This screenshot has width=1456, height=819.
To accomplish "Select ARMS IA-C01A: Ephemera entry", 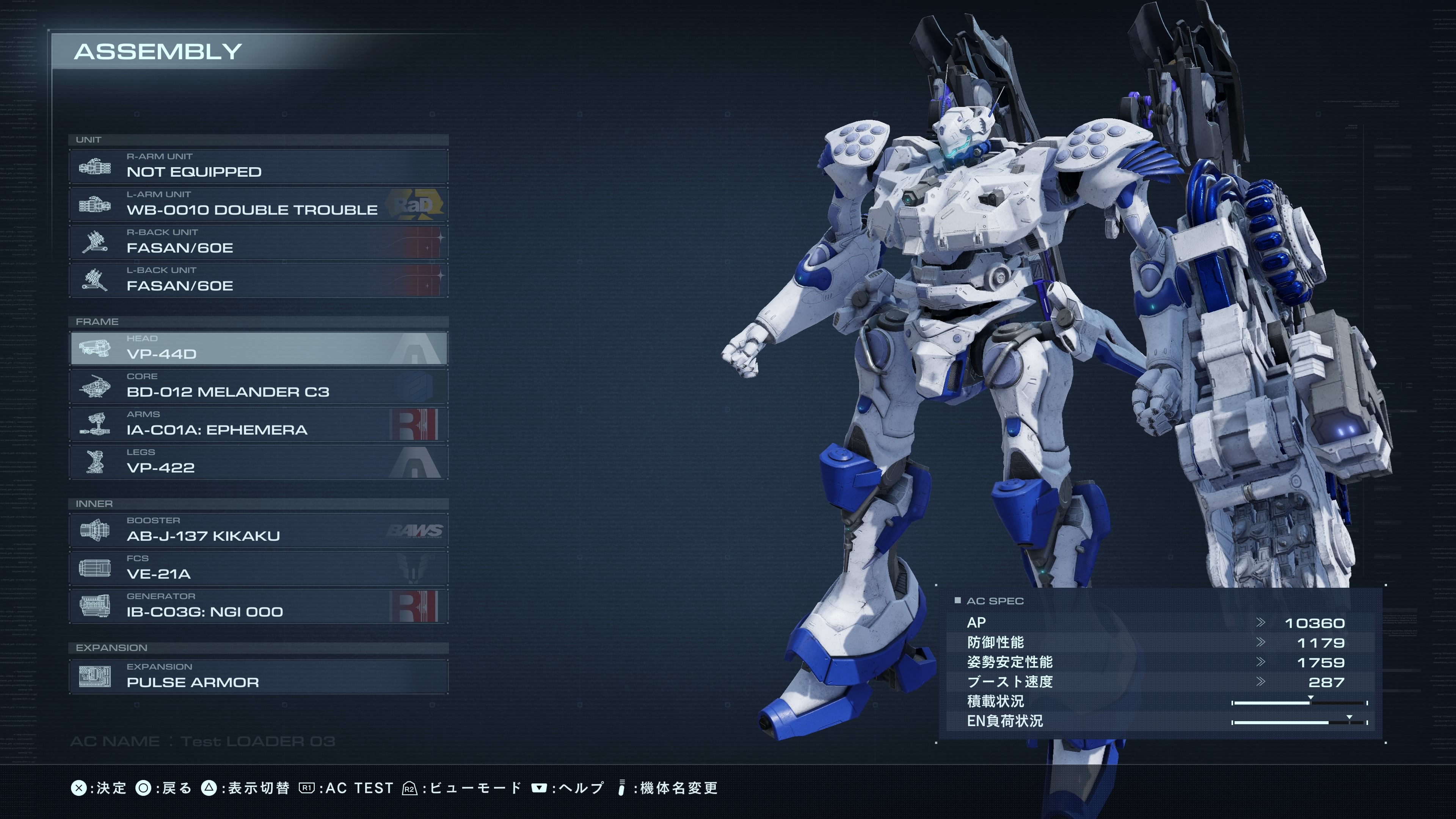I will click(258, 424).
